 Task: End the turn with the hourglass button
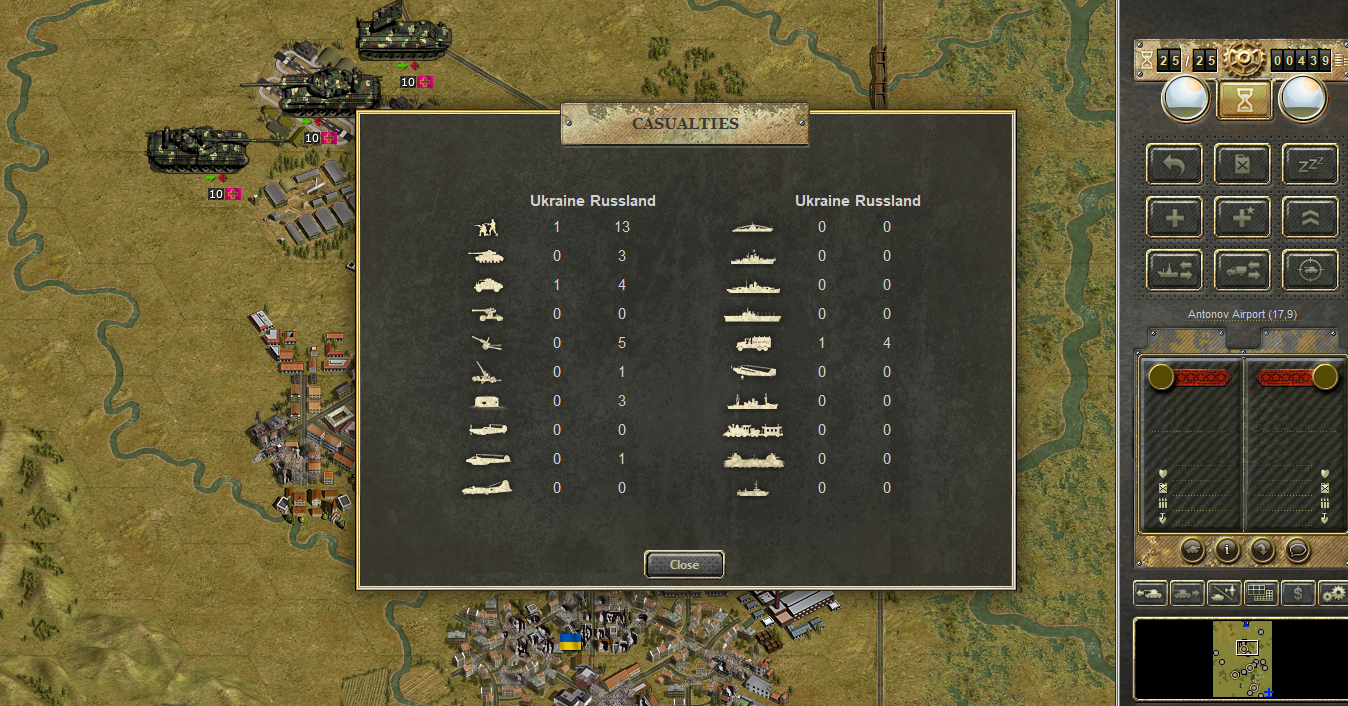(x=1244, y=100)
